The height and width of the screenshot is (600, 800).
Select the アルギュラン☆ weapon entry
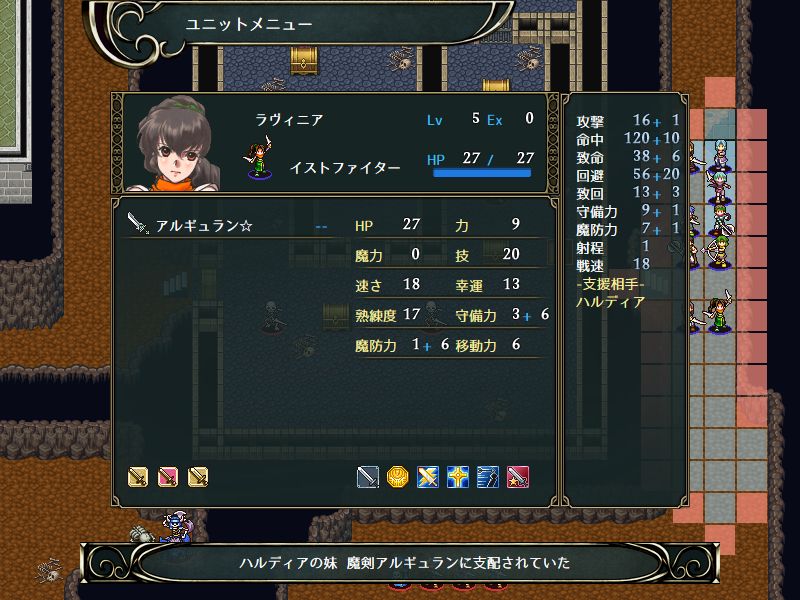pyautogui.click(x=205, y=226)
